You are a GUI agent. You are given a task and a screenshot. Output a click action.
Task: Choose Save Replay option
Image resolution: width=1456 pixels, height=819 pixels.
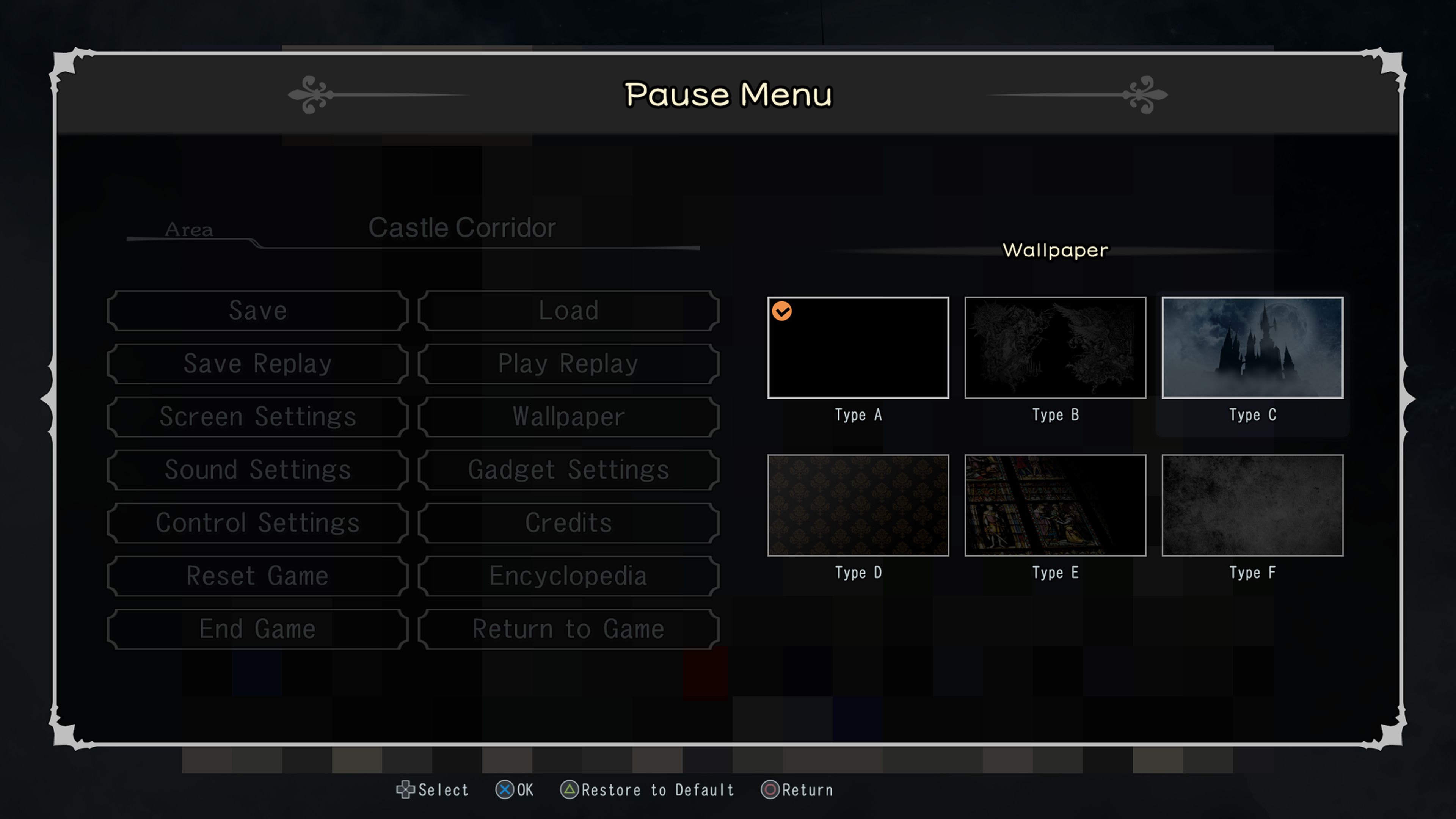click(x=258, y=364)
